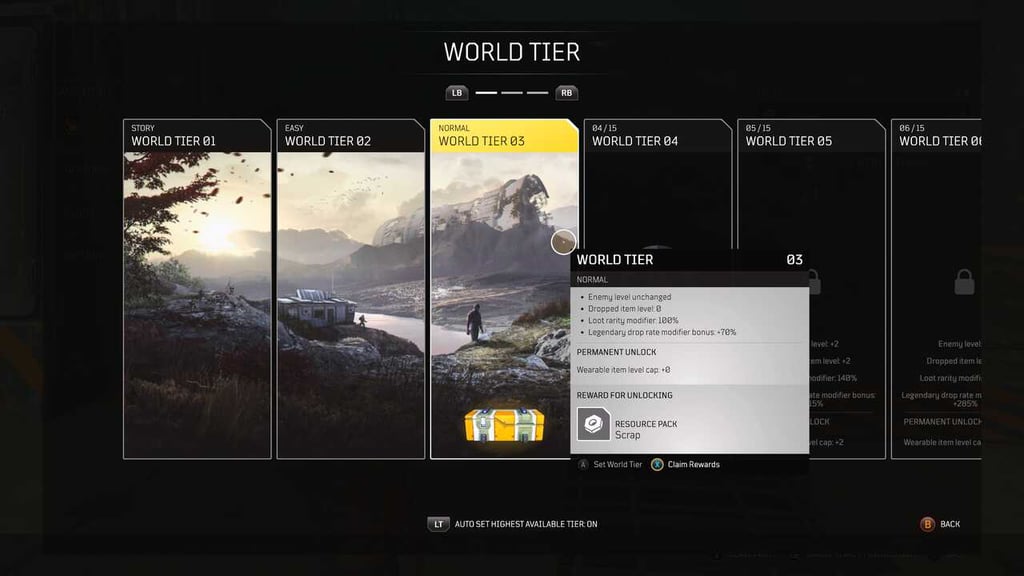Choose the locked World Tier 06 card
The image size is (1024, 576).
(x=940, y=290)
